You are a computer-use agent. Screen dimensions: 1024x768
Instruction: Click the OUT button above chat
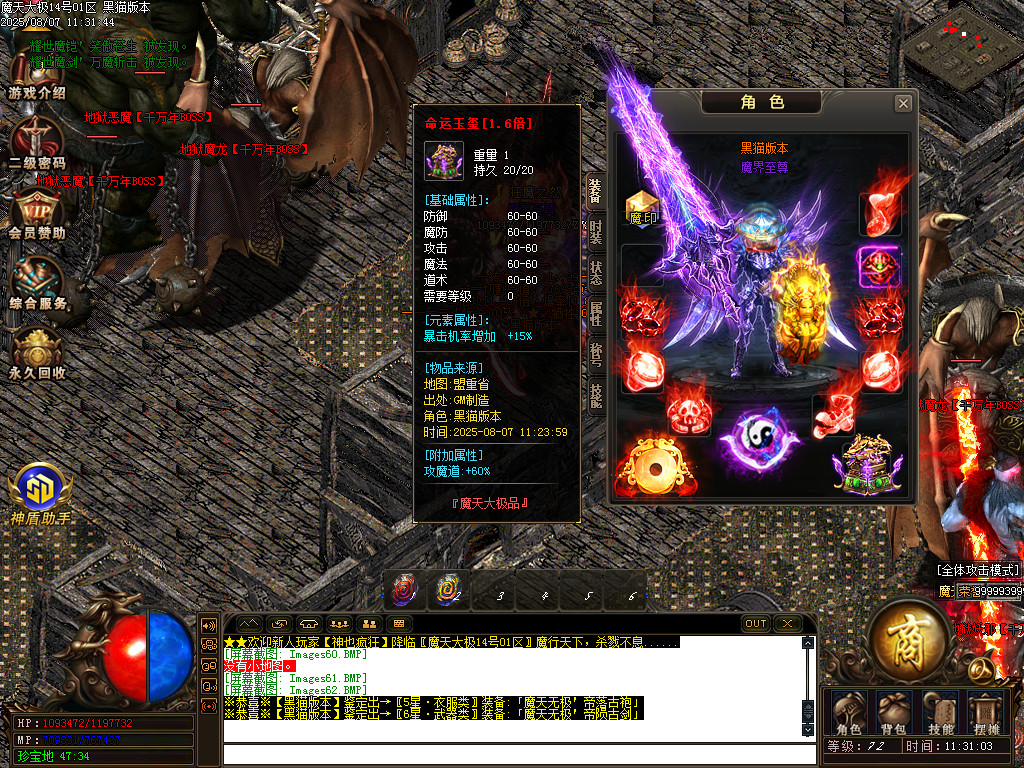756,624
